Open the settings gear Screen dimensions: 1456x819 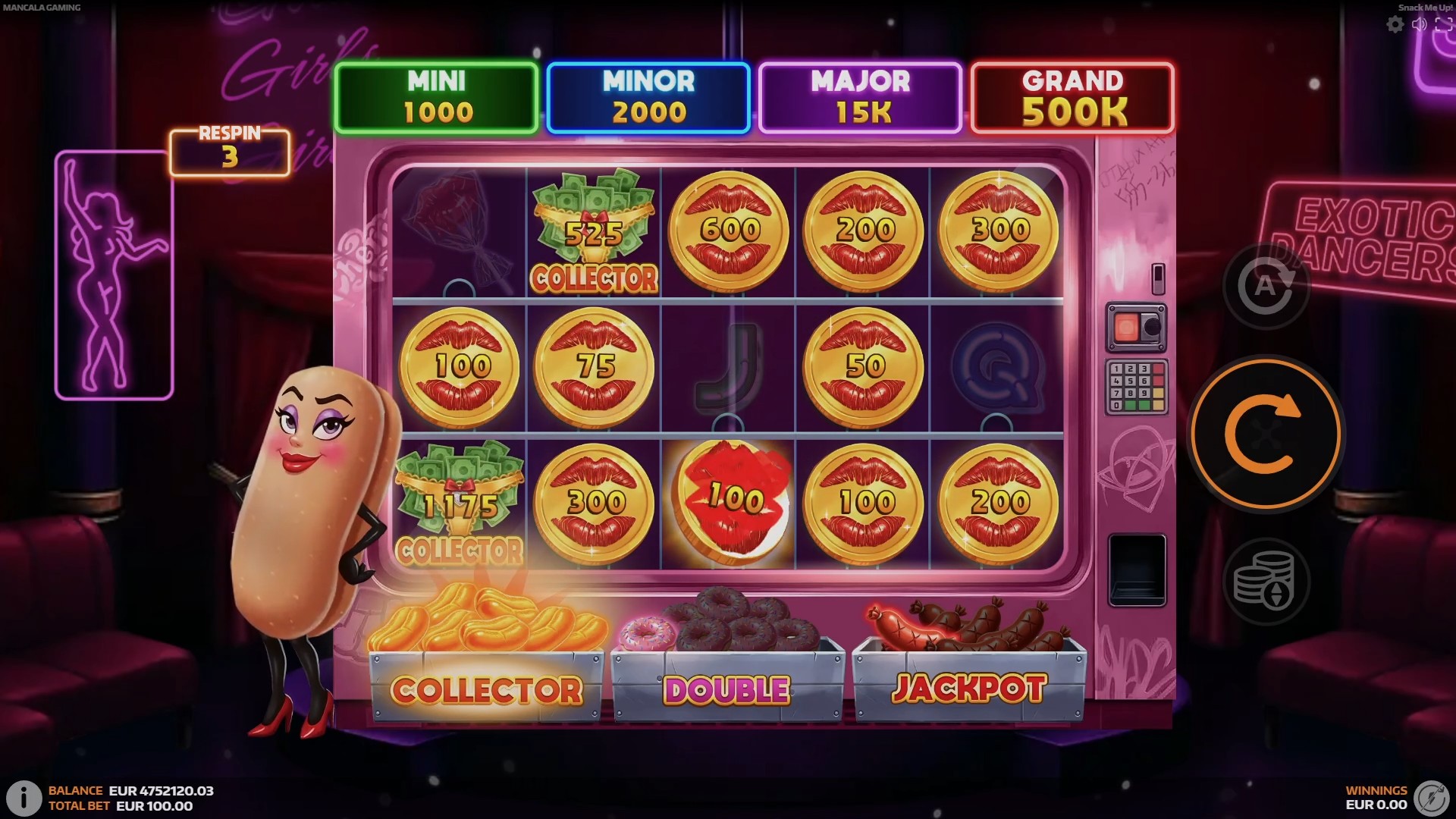coord(1395,25)
